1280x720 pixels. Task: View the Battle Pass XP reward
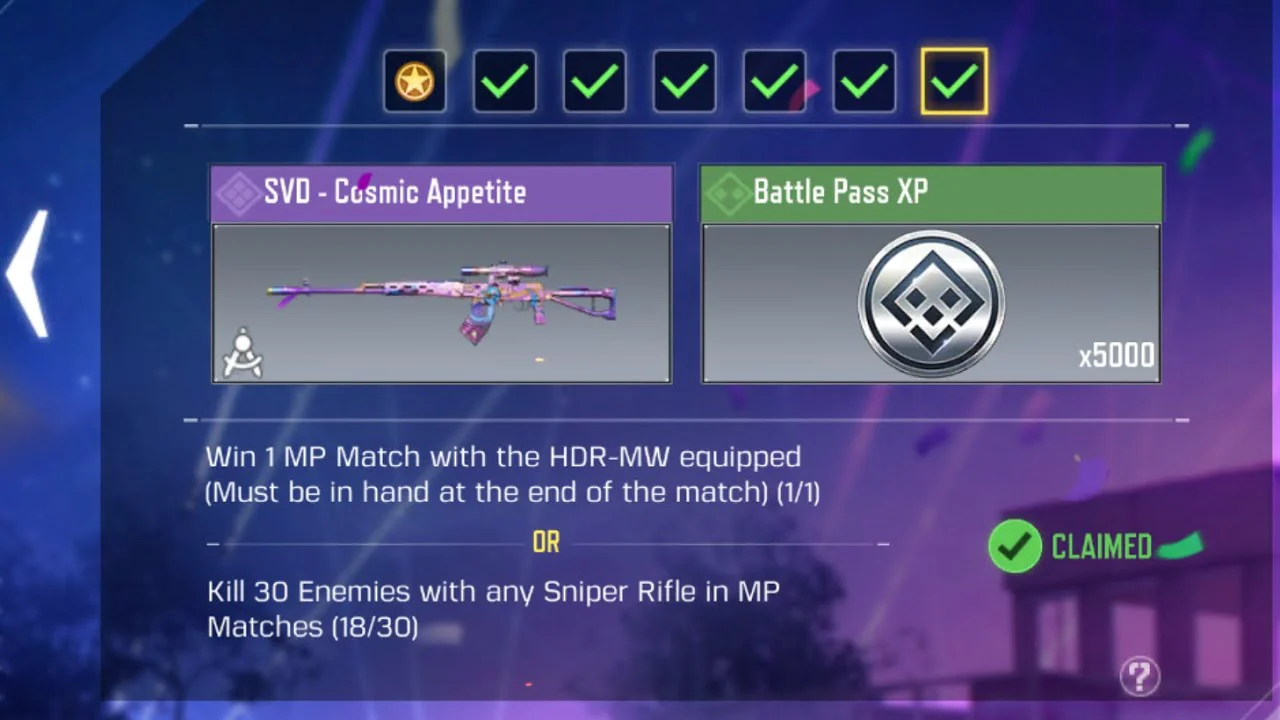coord(931,302)
